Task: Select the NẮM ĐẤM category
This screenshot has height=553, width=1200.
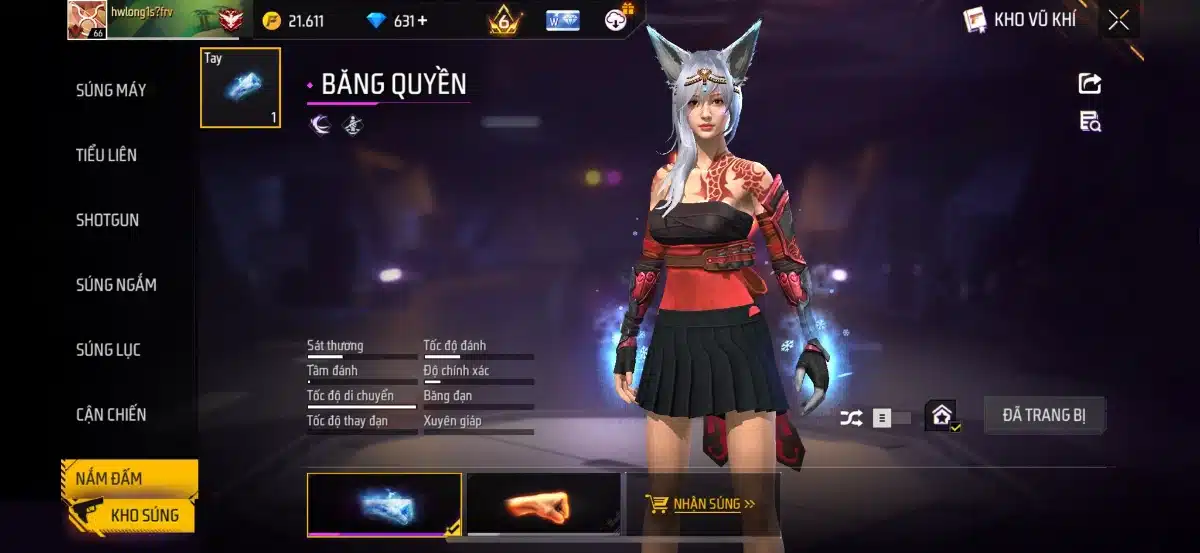Action: click(109, 478)
